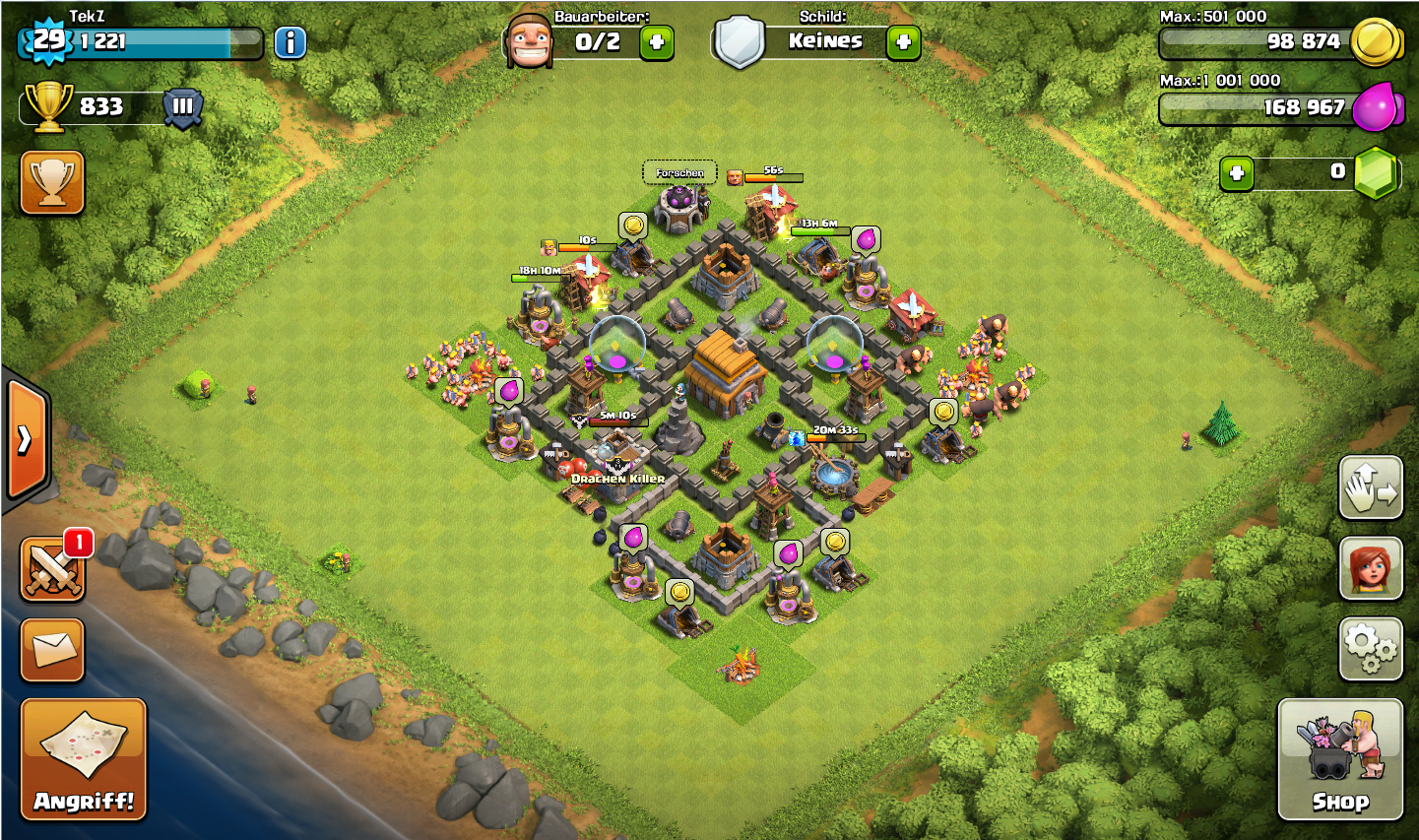Add a shield with green plus
The width and height of the screenshot is (1419, 840).
click(x=903, y=42)
